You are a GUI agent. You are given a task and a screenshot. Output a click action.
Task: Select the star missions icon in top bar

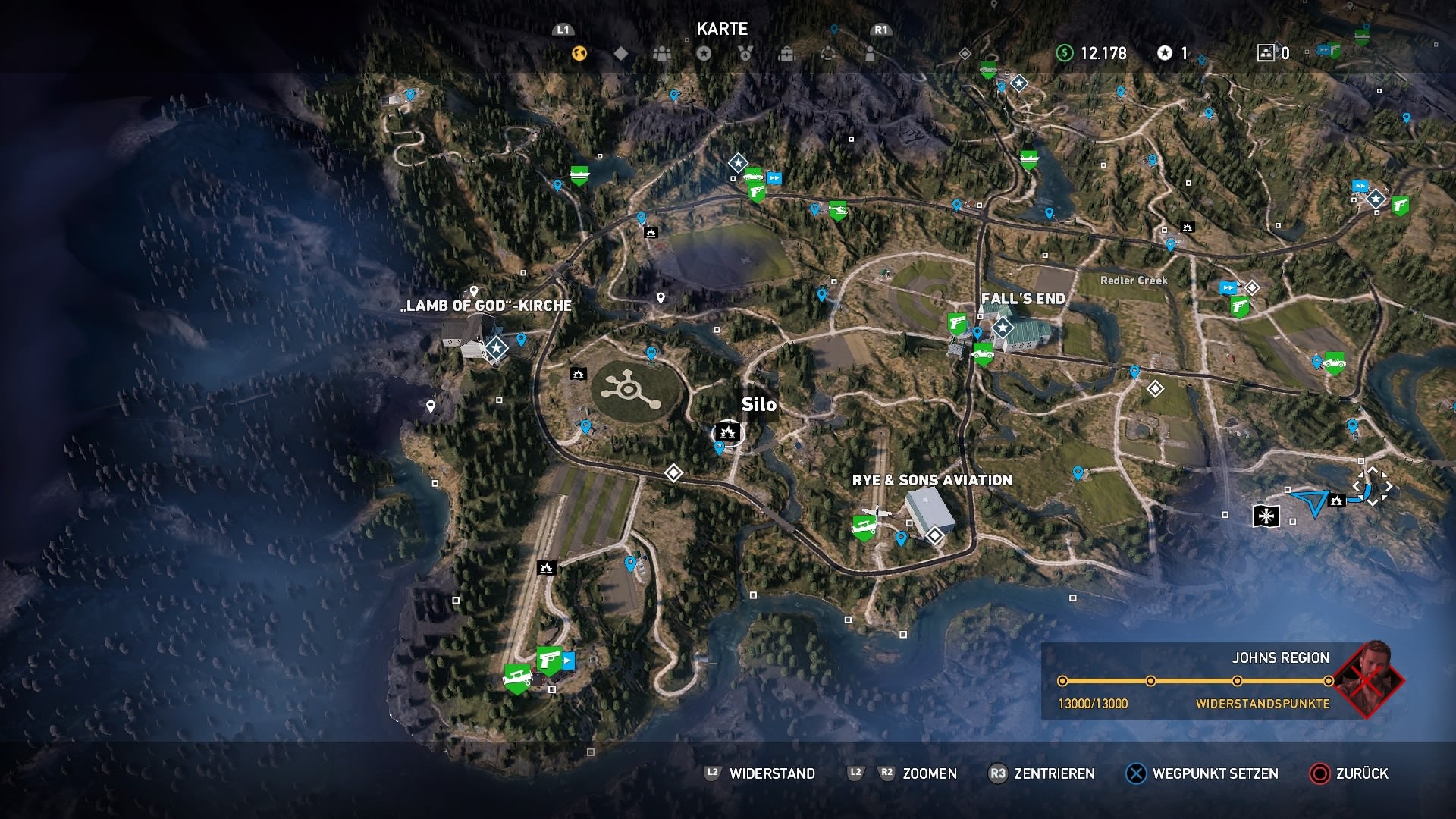(x=704, y=55)
